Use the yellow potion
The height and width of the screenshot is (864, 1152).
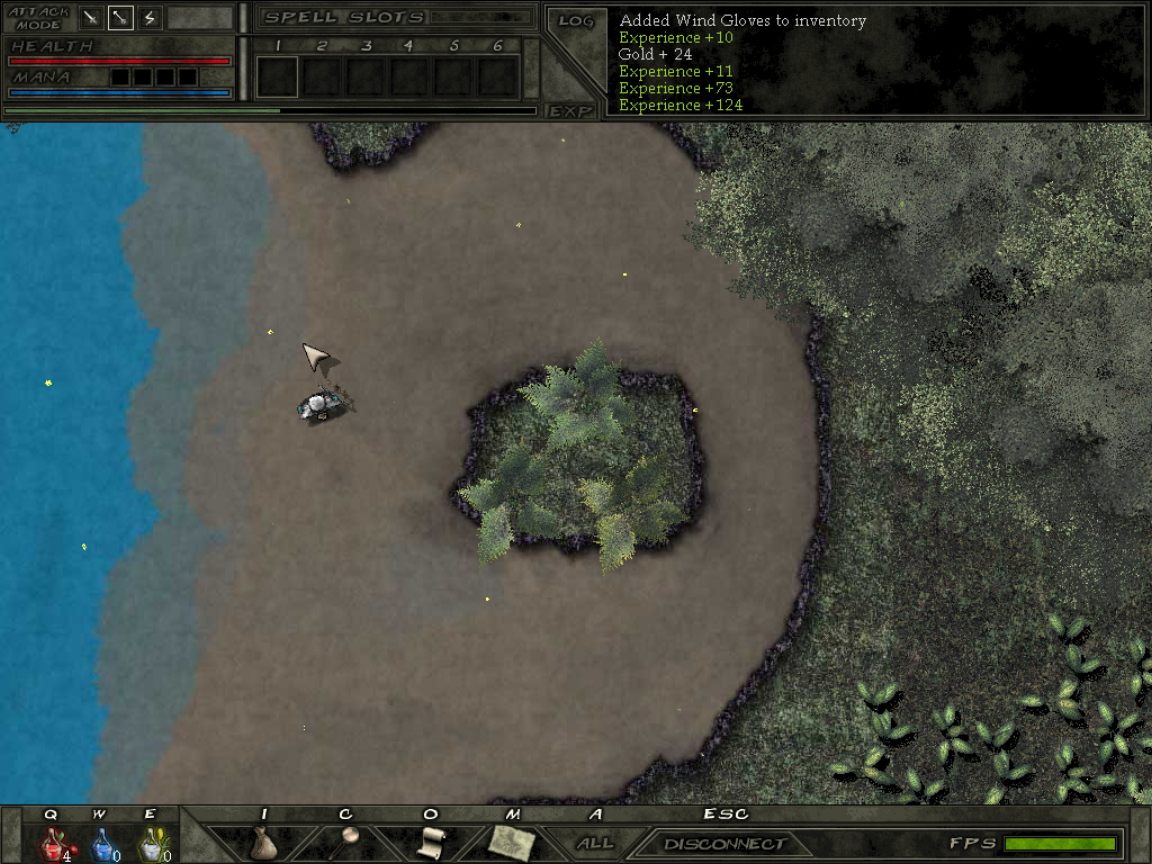(151, 845)
